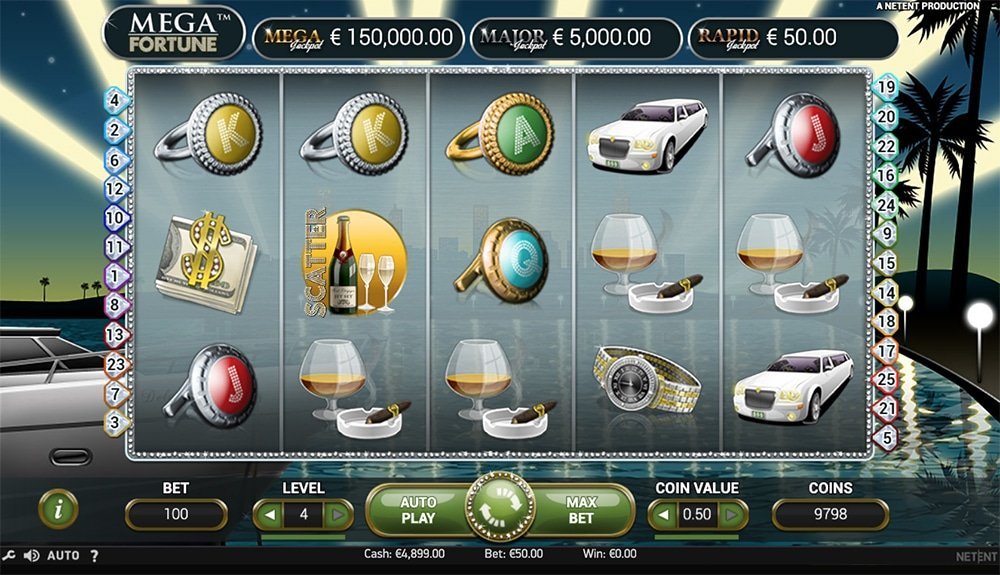This screenshot has height=575, width=1000.
Task: Open the AUTO options in bottom bar
Action: click(63, 555)
